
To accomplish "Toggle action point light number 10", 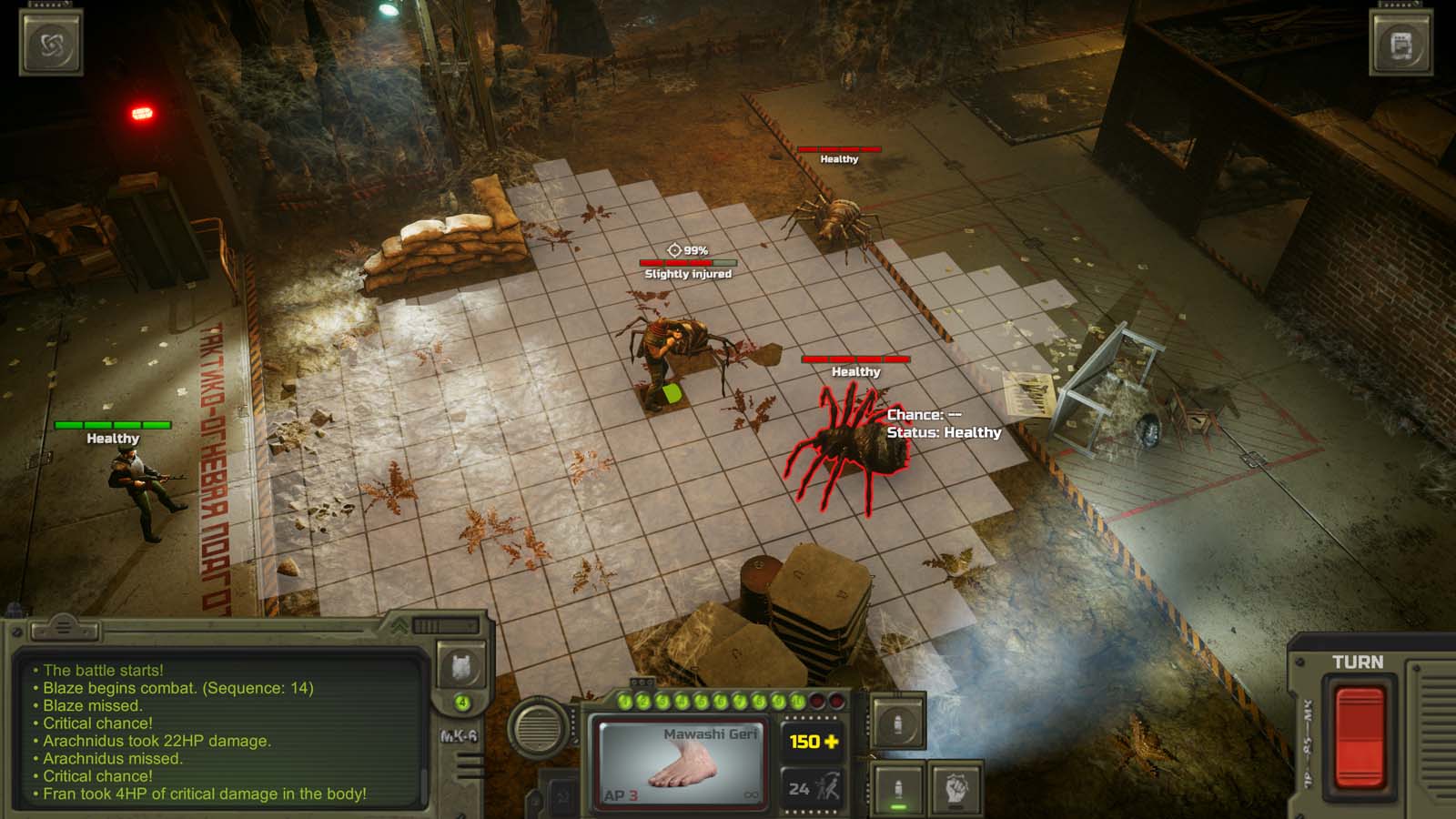I will (796, 700).
